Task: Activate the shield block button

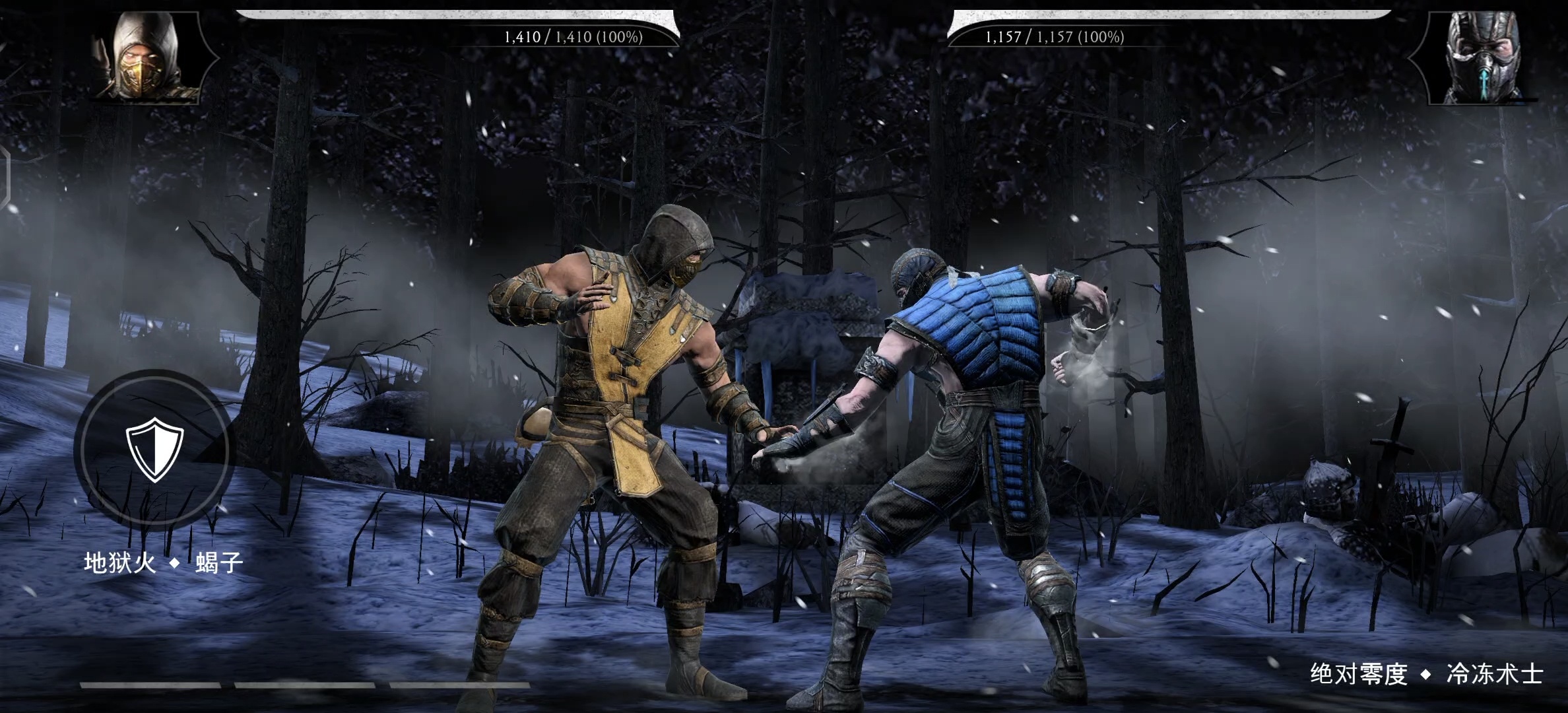Action: click(x=154, y=449)
